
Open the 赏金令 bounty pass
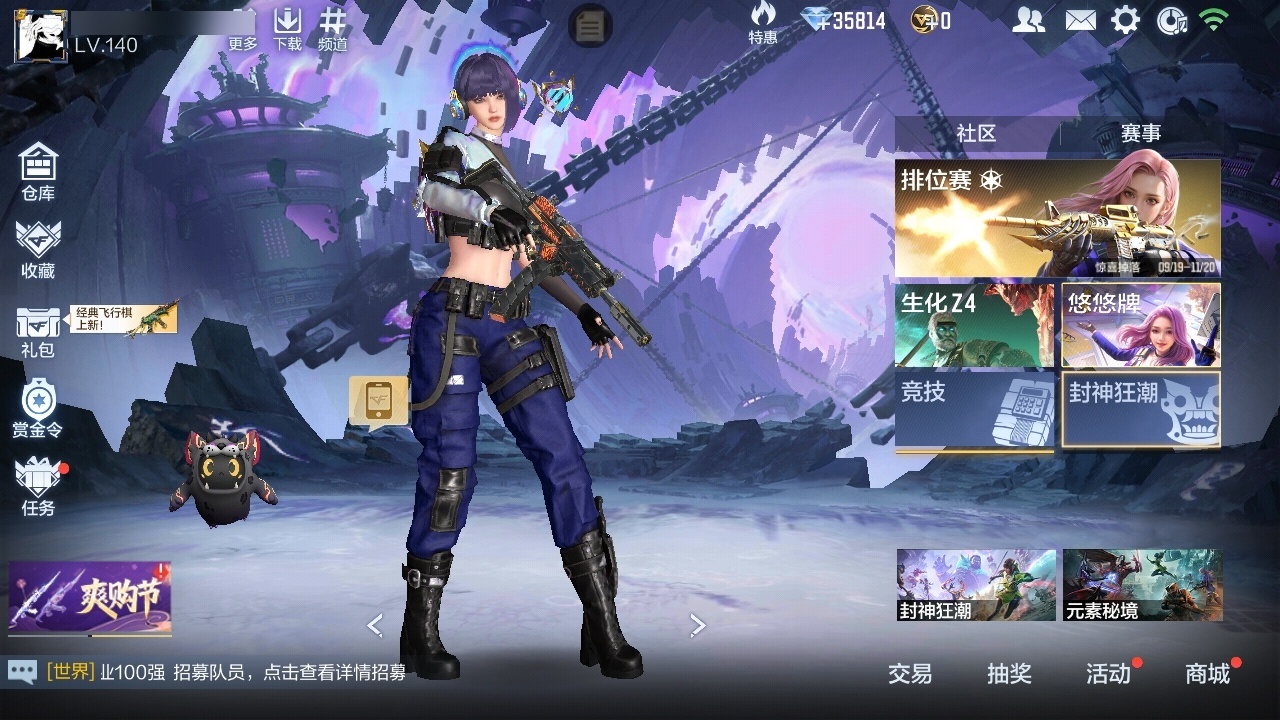(38, 408)
